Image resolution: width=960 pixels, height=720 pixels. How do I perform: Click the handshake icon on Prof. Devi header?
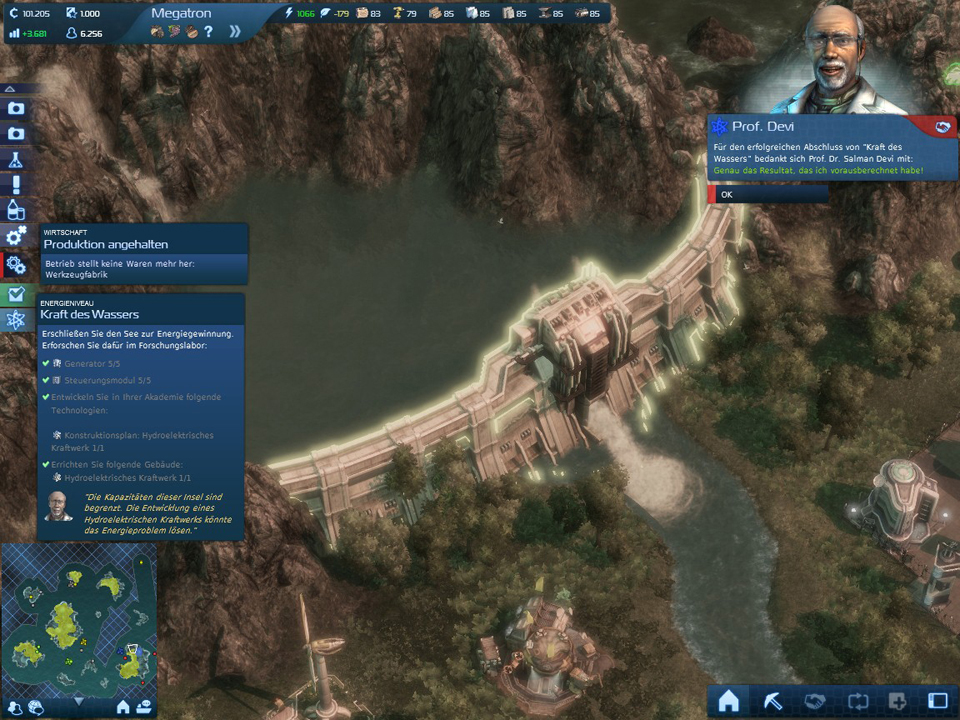[940, 127]
